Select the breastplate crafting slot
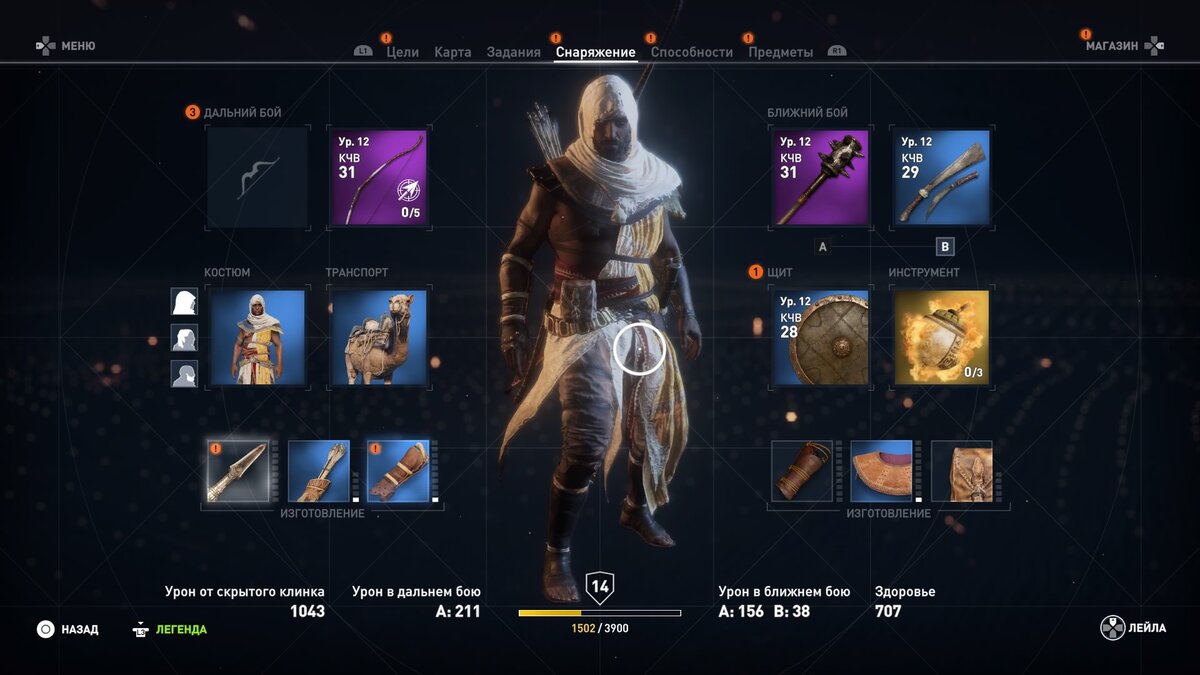 tap(882, 471)
